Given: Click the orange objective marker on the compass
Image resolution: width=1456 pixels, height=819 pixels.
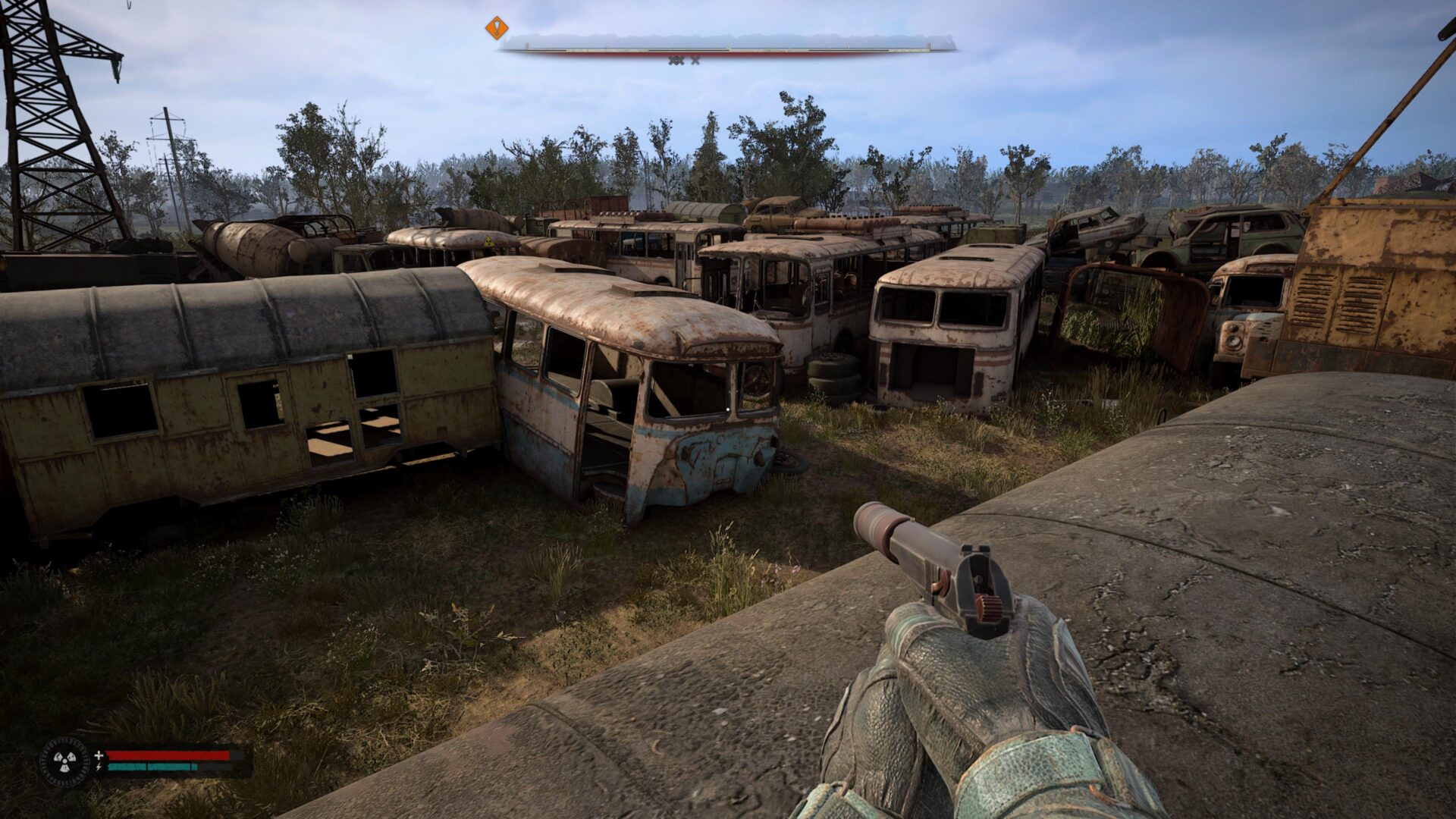Looking at the screenshot, I should pos(497,29).
